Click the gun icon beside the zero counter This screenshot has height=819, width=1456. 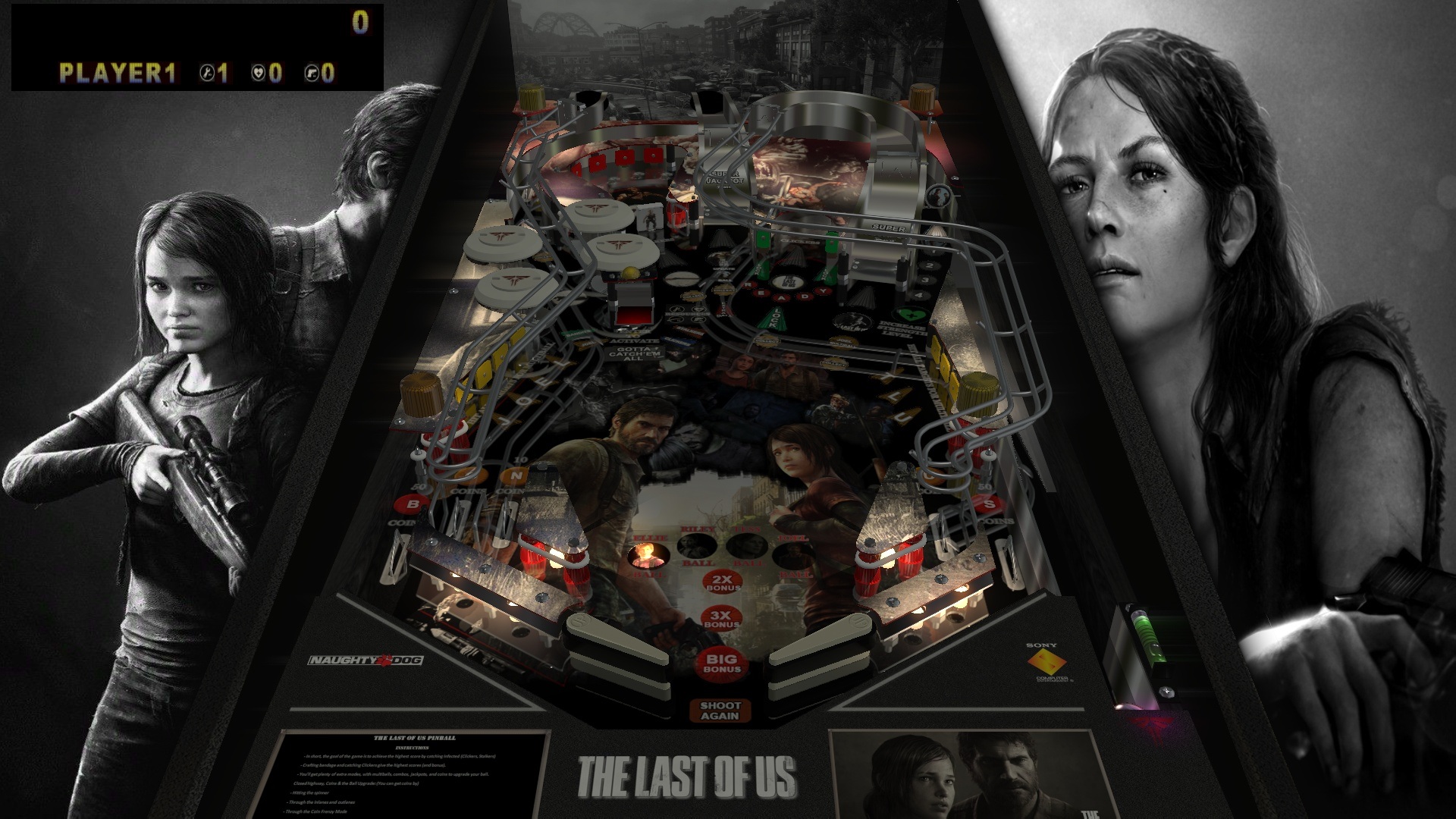click(311, 73)
